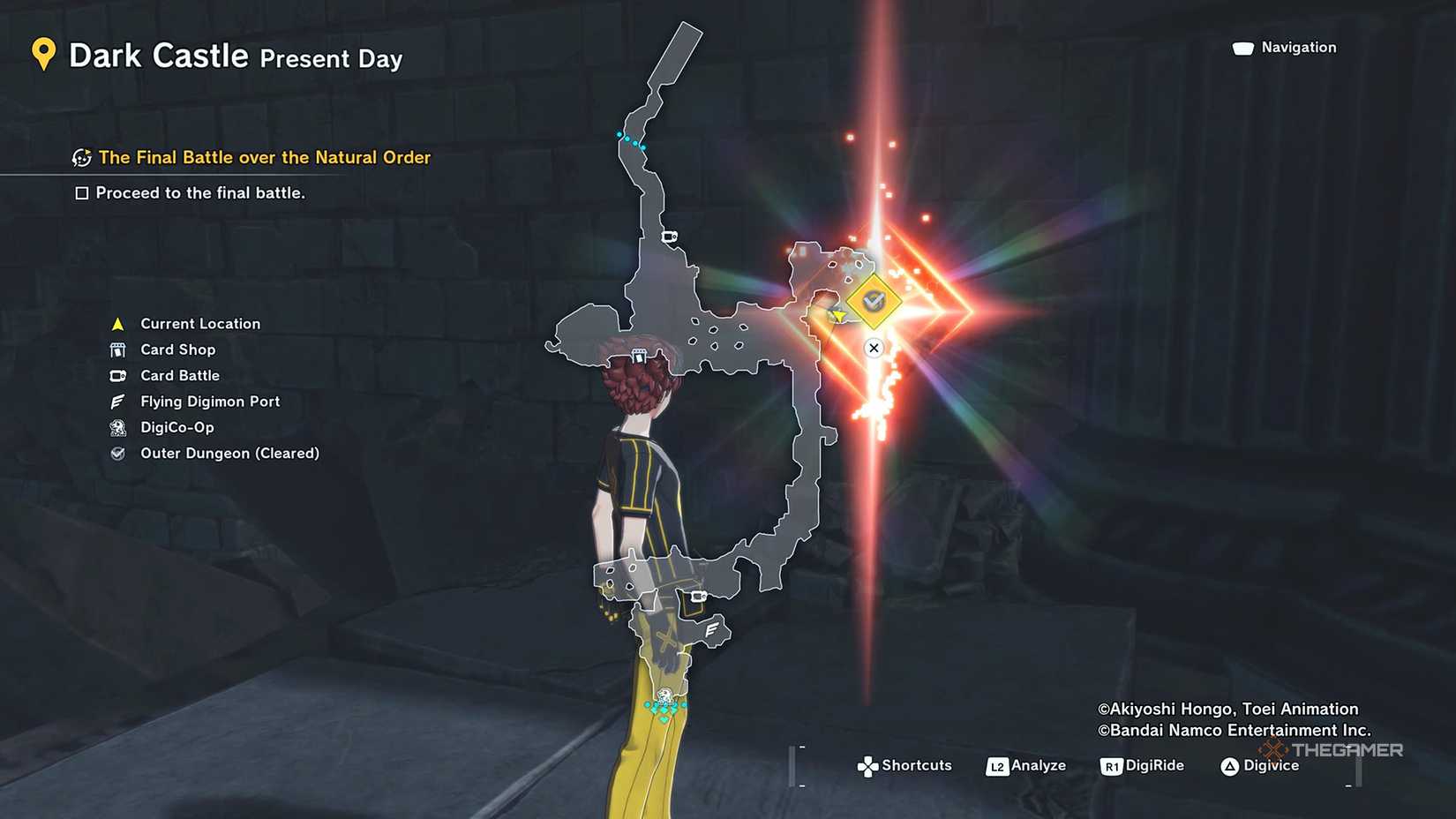Click the round X marker below the dungeon diamond
Screen dimensions: 1456x819
pos(874,348)
